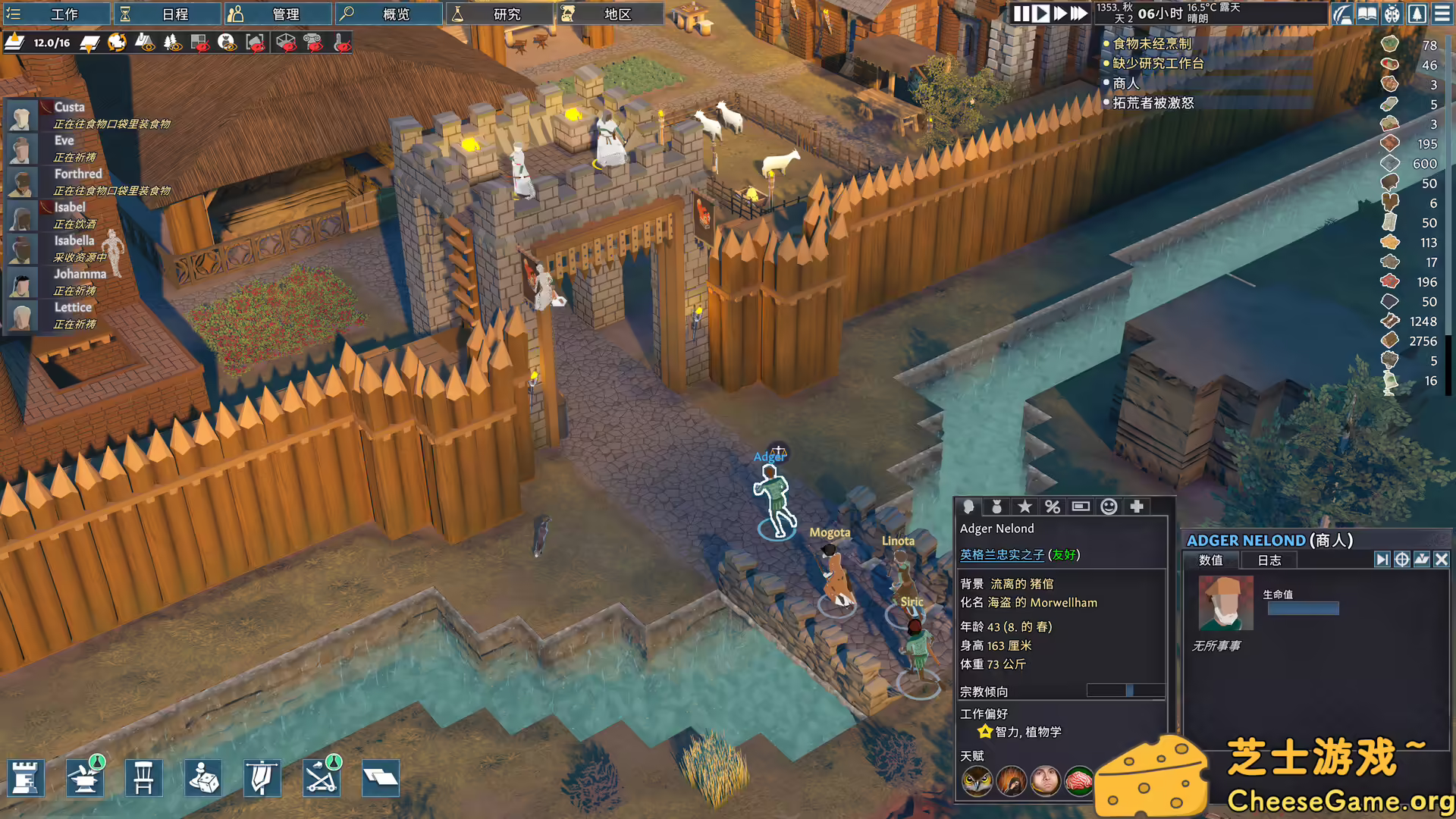
Task: Toggle the temperature overlay crossed-eye icon
Action: [341, 43]
